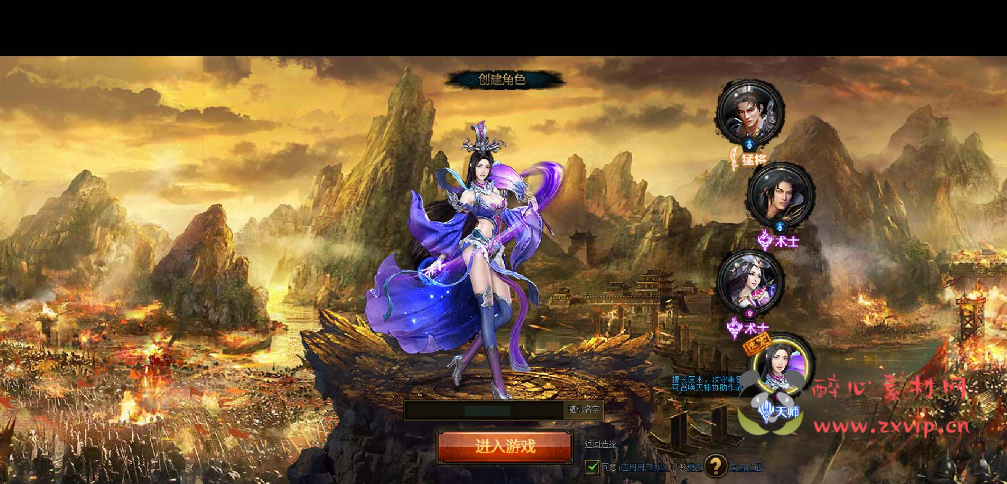Screen dimensions: 1007x484
Task: Choose the female 术士 warlock portrait
Action: tap(750, 281)
